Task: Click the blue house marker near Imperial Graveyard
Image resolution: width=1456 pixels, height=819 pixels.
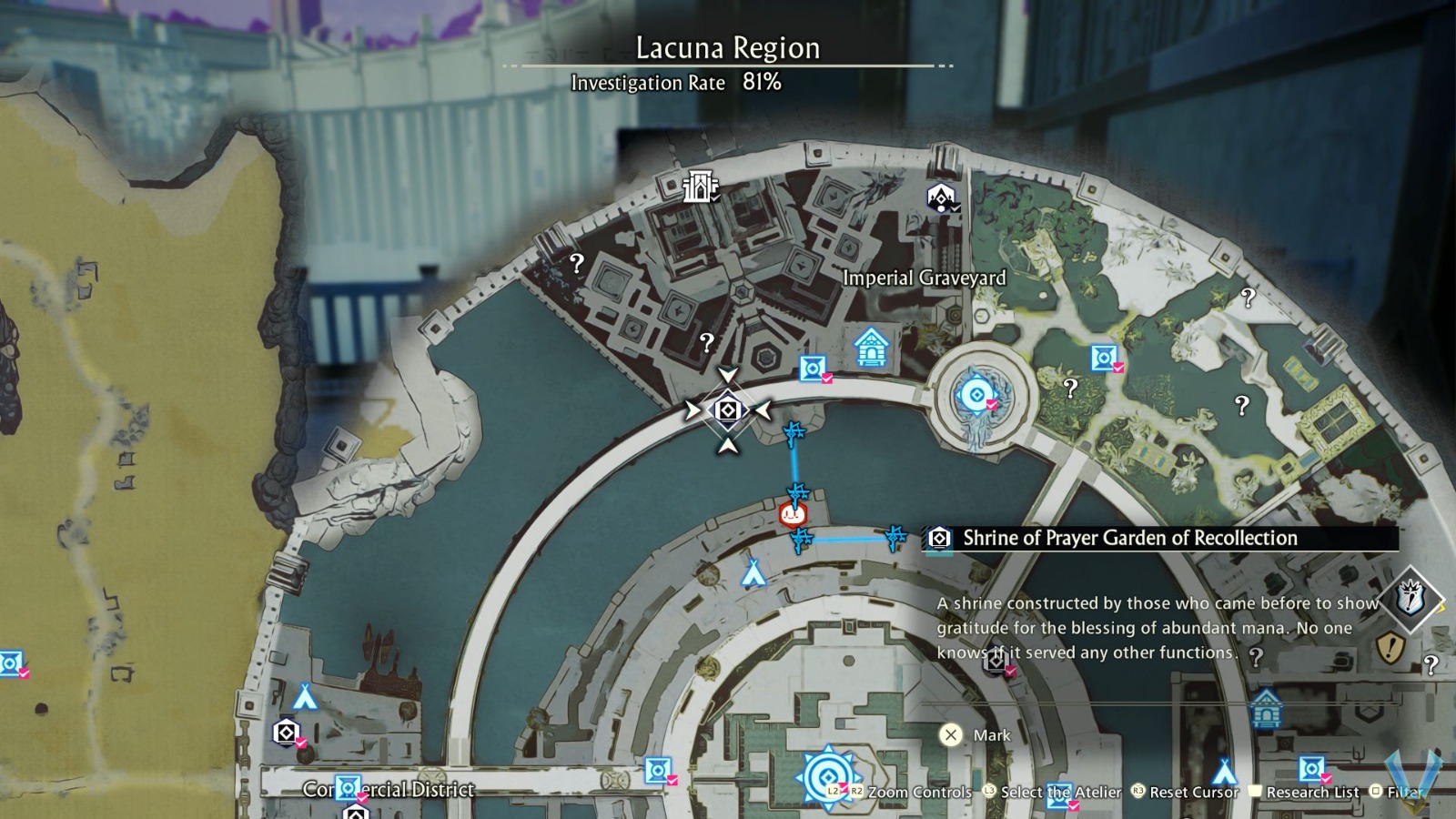Action: (x=871, y=347)
